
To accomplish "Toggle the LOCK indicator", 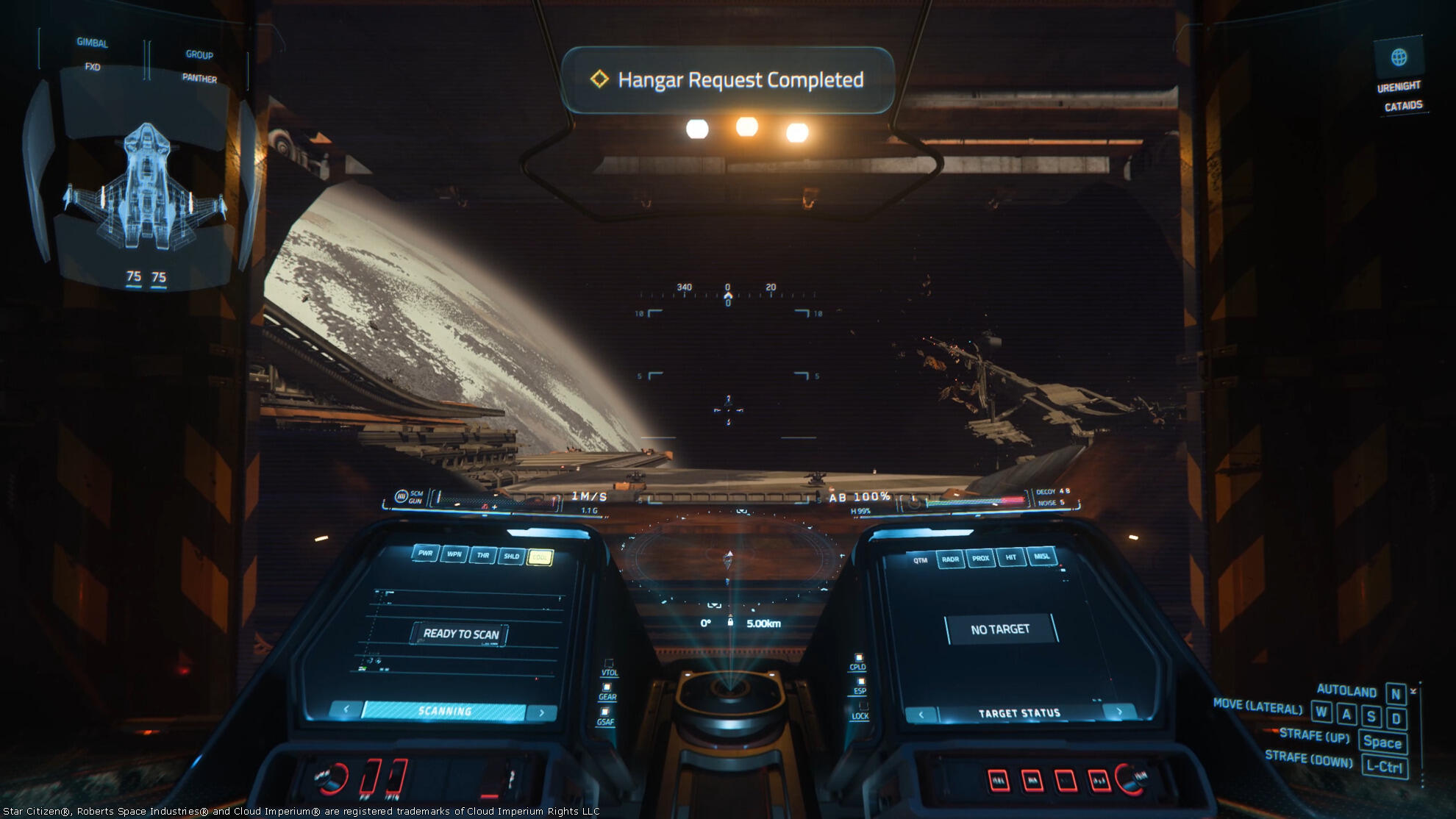I will [860, 711].
